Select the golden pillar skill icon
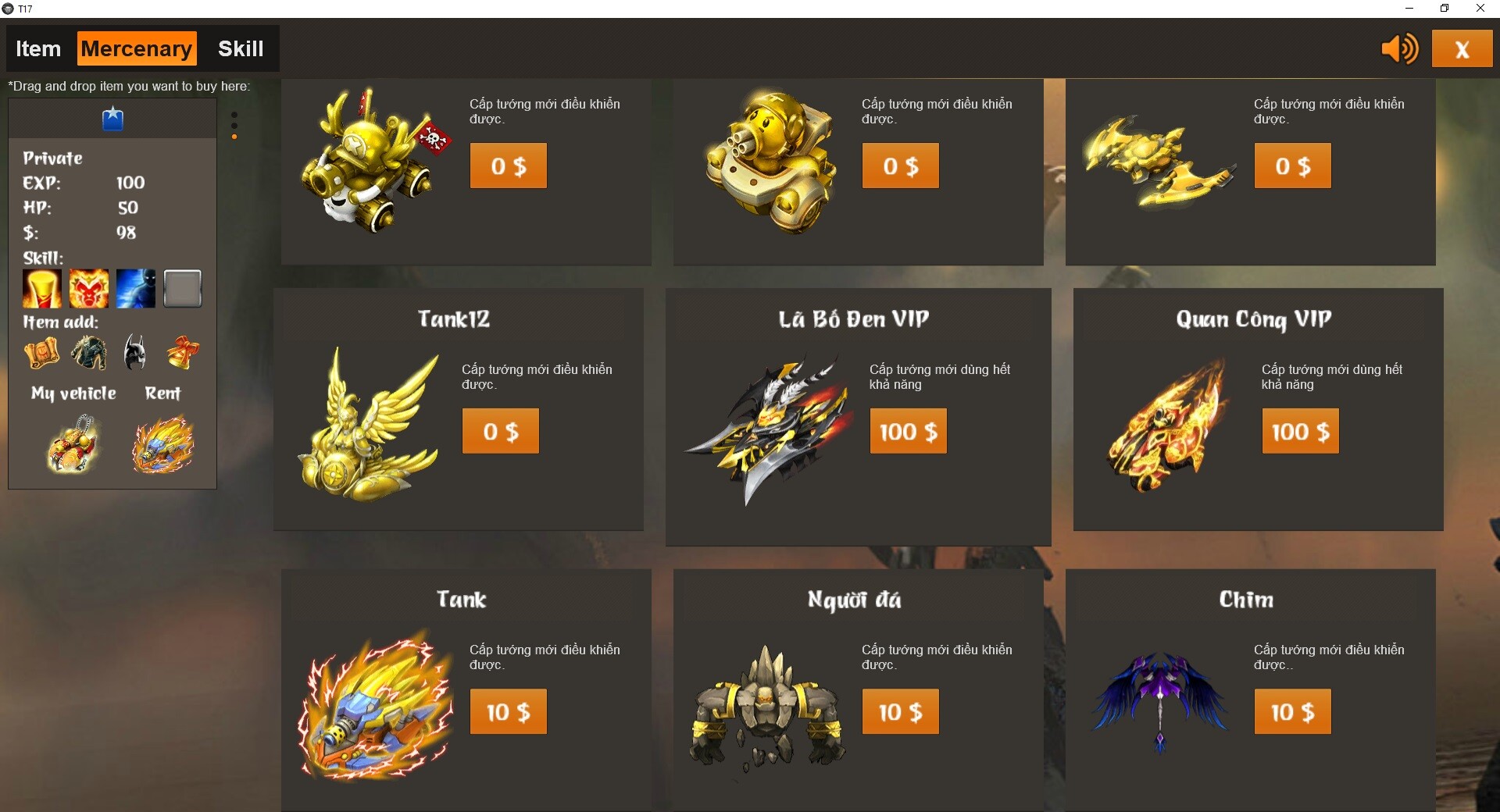 click(41, 289)
